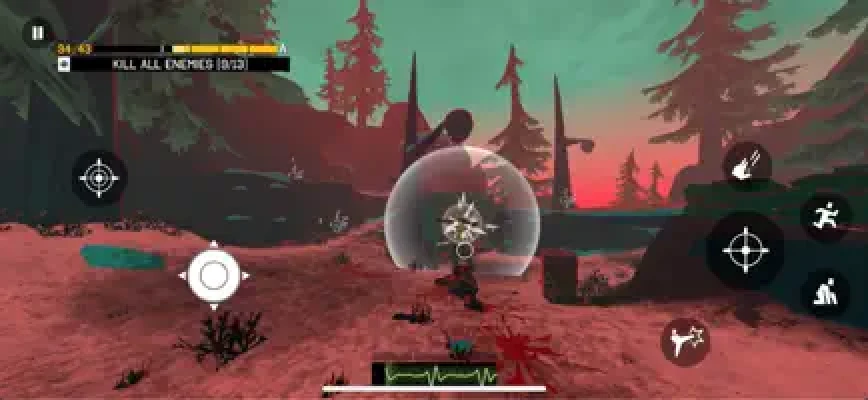
Task: Fire using the large right crosshair button
Action: tap(745, 249)
